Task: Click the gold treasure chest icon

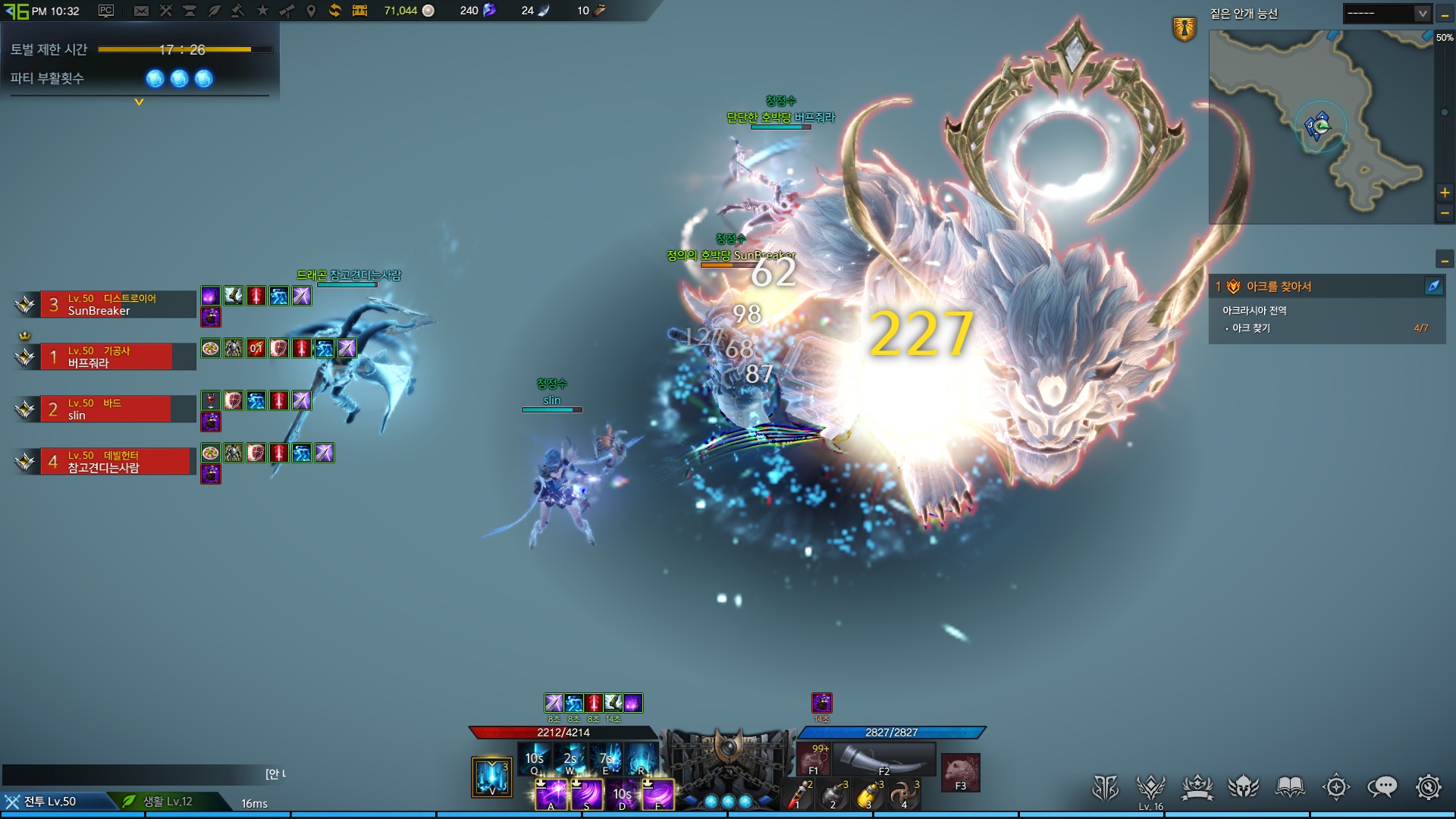Action: pos(359,11)
